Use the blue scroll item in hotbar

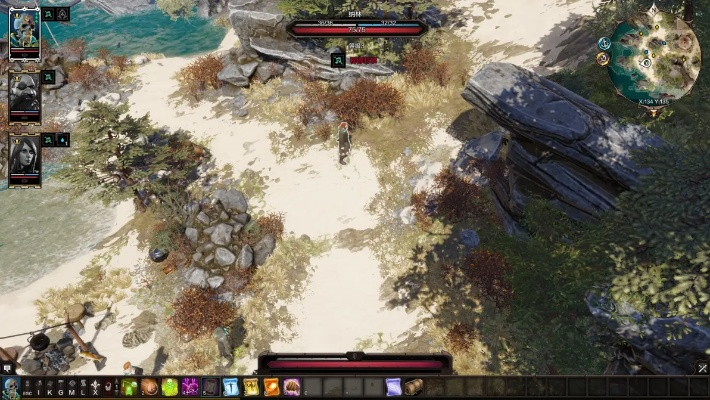point(393,387)
